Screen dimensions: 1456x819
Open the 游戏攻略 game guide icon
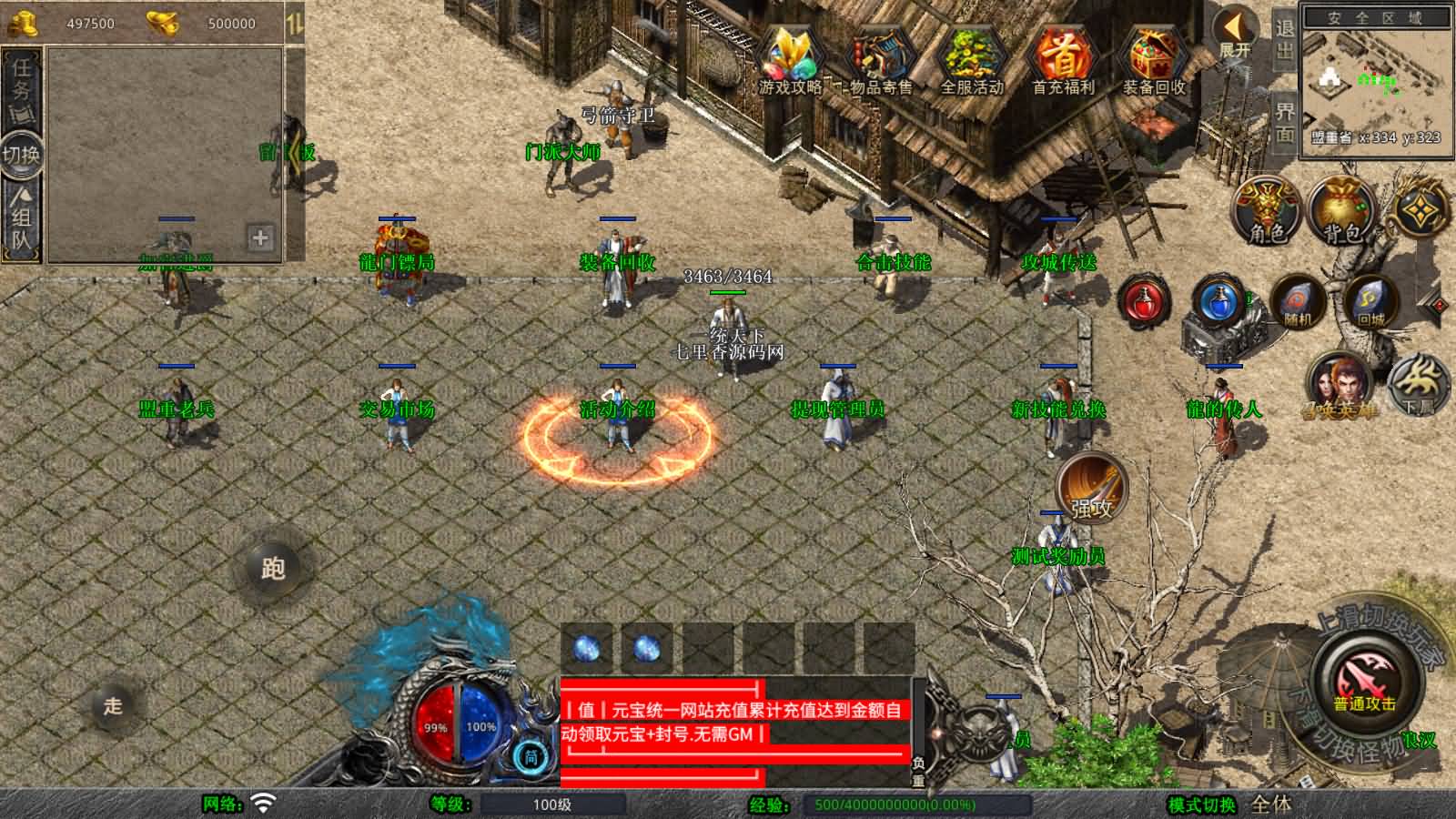[791, 56]
